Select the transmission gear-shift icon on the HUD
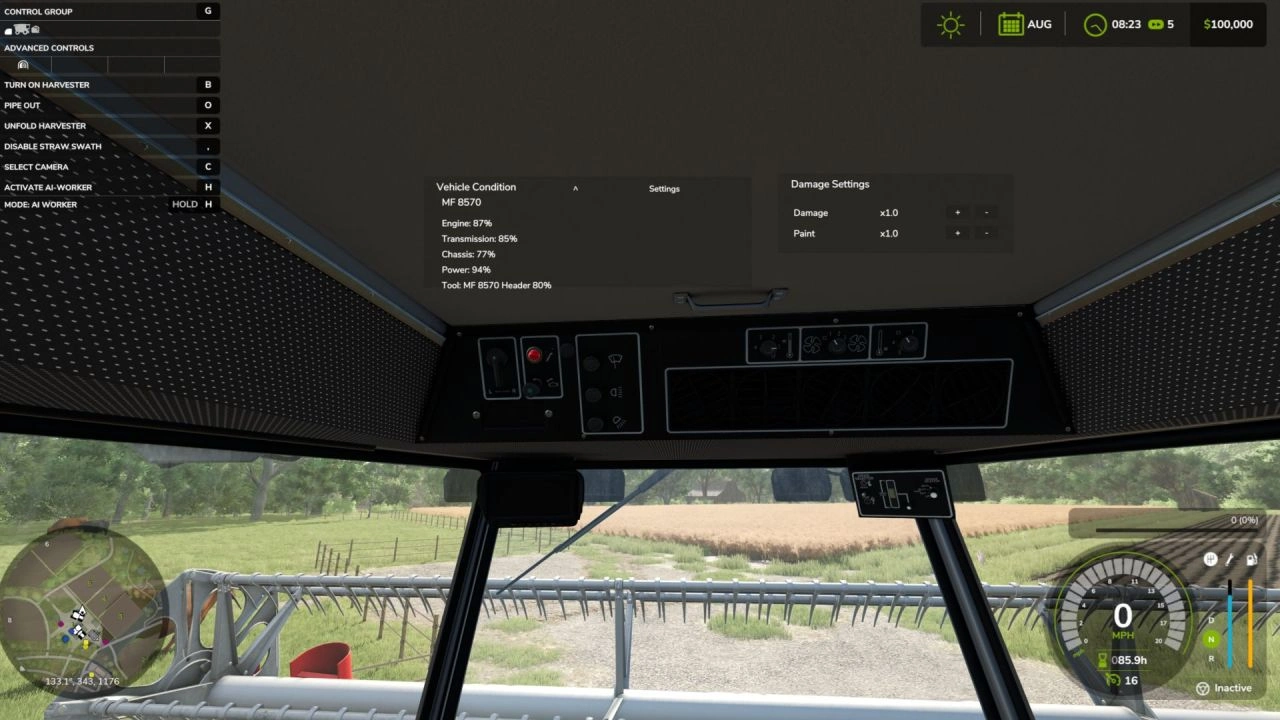The image size is (1280, 720). 1210,559
